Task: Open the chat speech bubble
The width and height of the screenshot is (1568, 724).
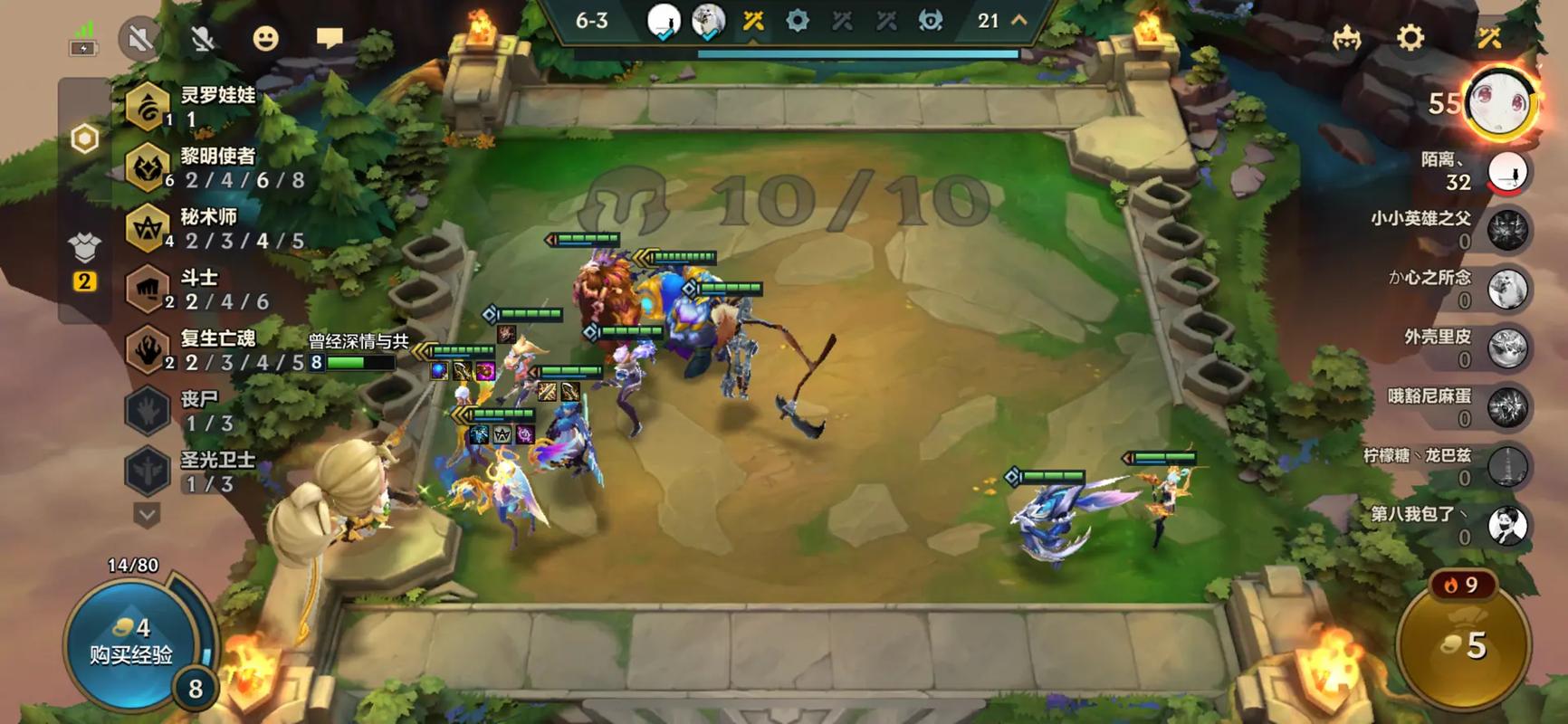Action: 330,38
